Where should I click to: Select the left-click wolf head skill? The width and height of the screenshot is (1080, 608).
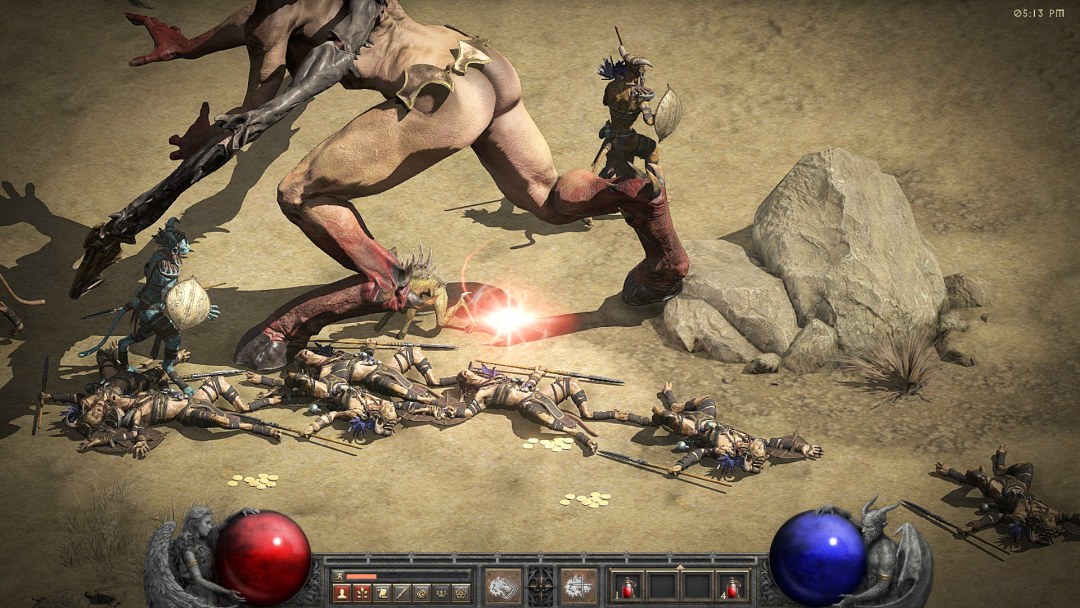click(503, 585)
